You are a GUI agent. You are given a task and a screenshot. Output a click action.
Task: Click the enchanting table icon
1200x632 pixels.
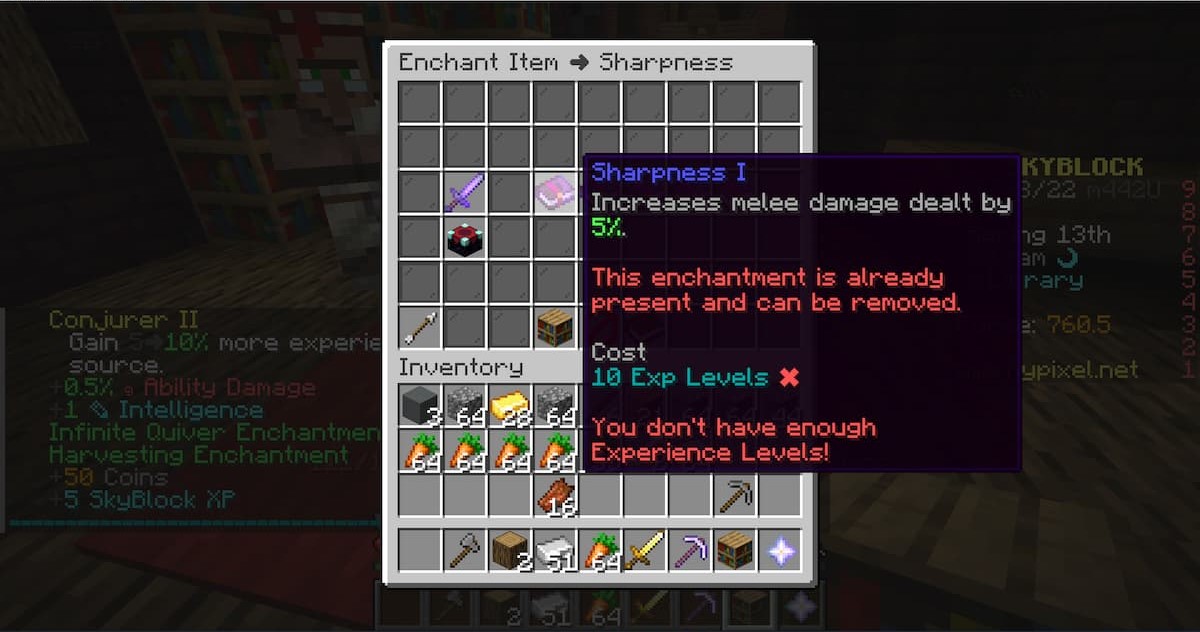(465, 237)
